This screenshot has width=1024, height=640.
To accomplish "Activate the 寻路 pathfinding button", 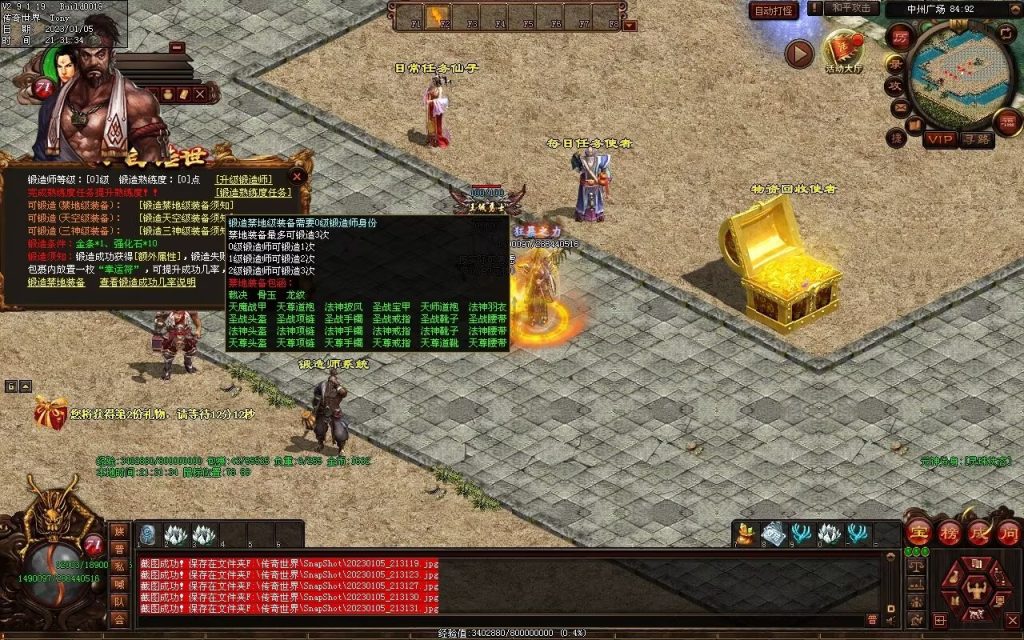I will (x=977, y=139).
